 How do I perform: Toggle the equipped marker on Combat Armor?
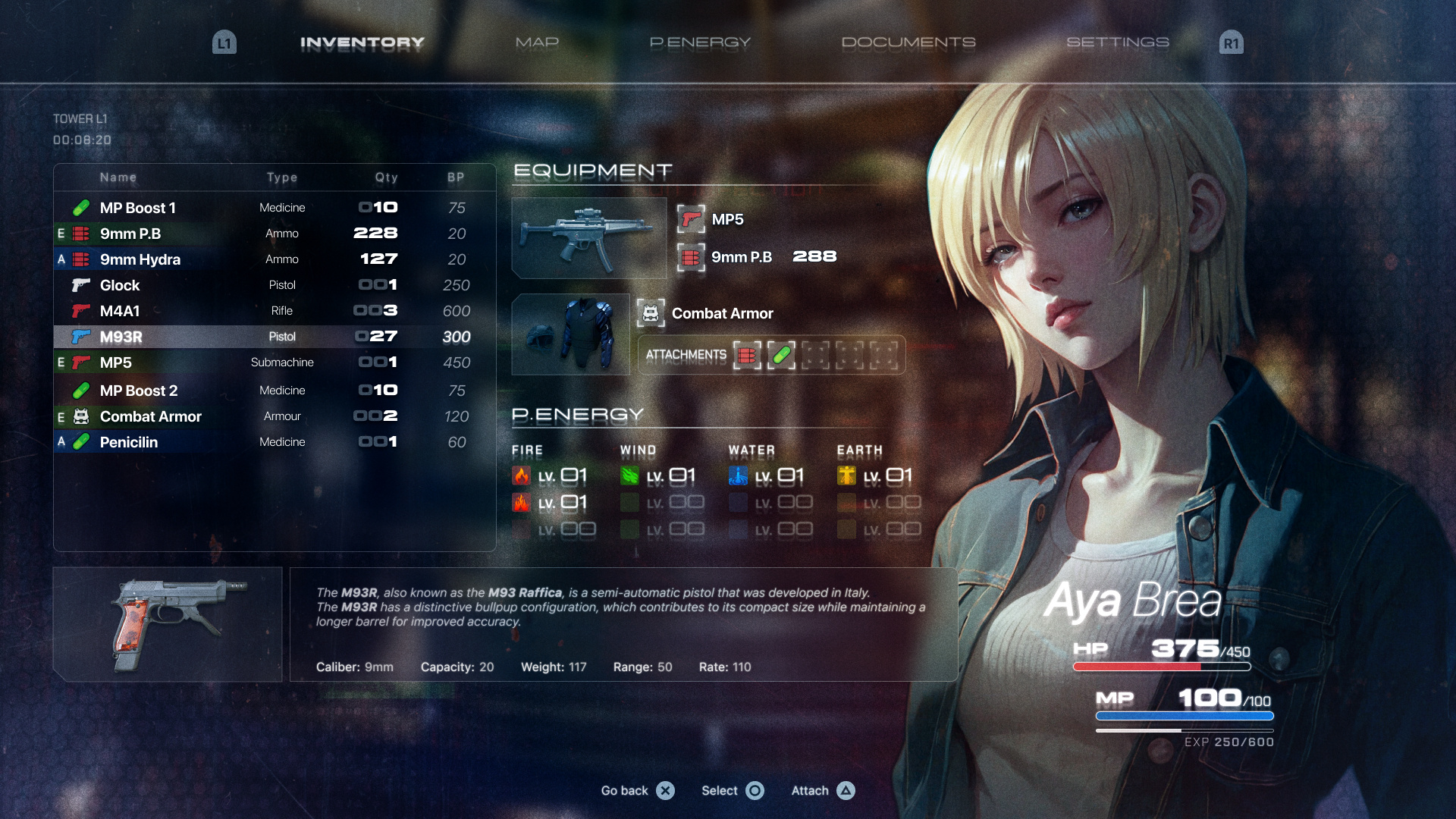(61, 416)
